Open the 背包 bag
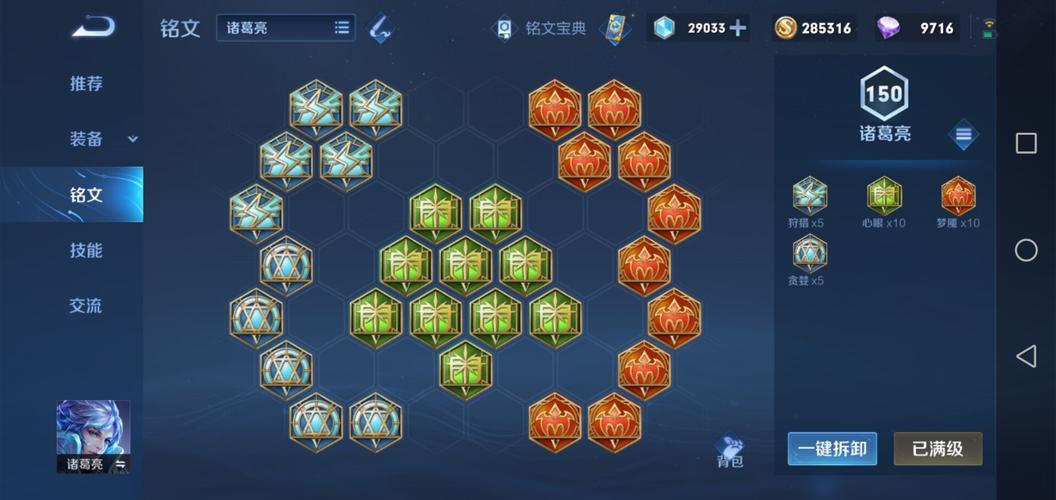The image size is (1056, 500). (730, 451)
